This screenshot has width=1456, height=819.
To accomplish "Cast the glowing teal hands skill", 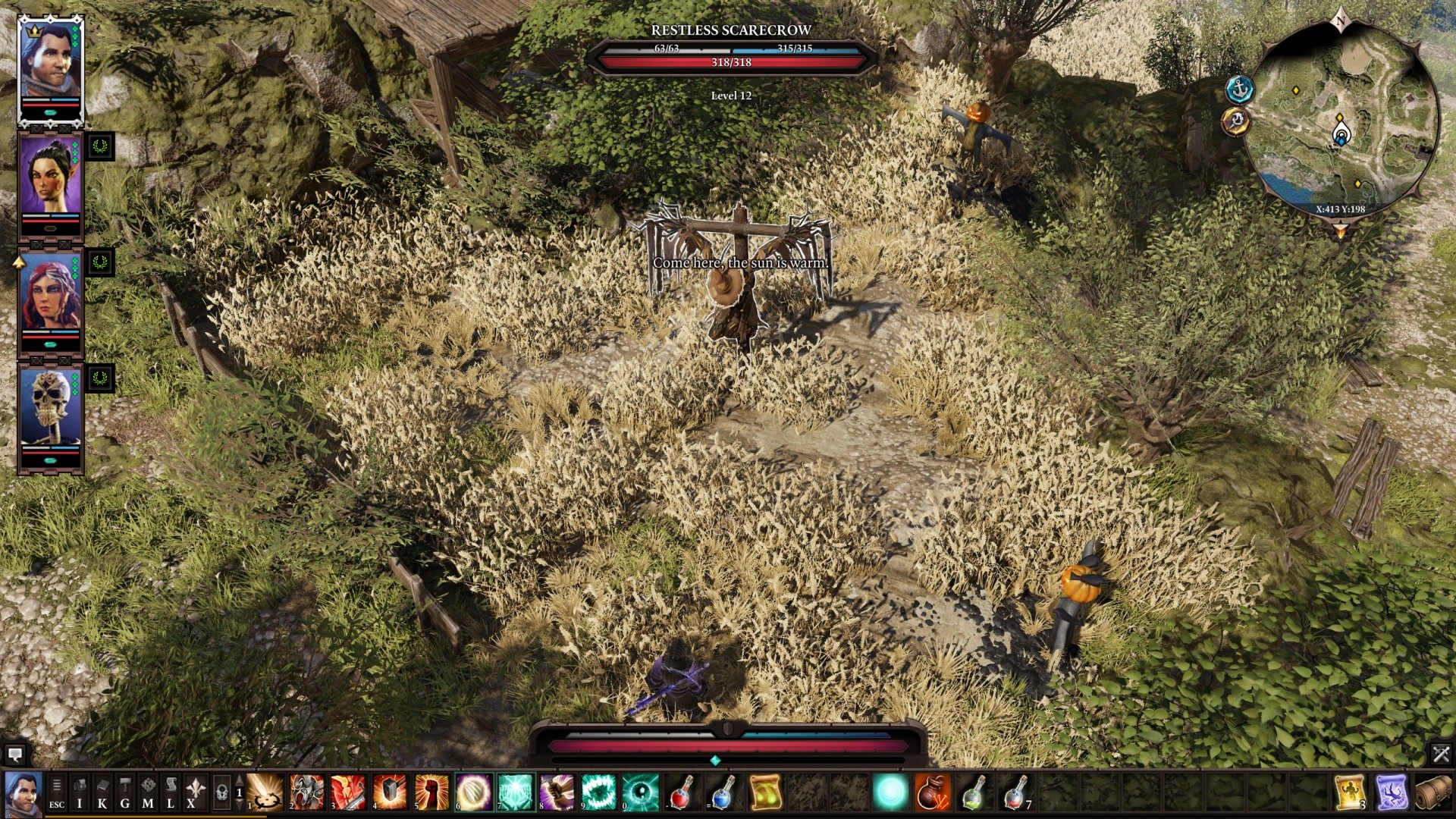I will coord(516,793).
